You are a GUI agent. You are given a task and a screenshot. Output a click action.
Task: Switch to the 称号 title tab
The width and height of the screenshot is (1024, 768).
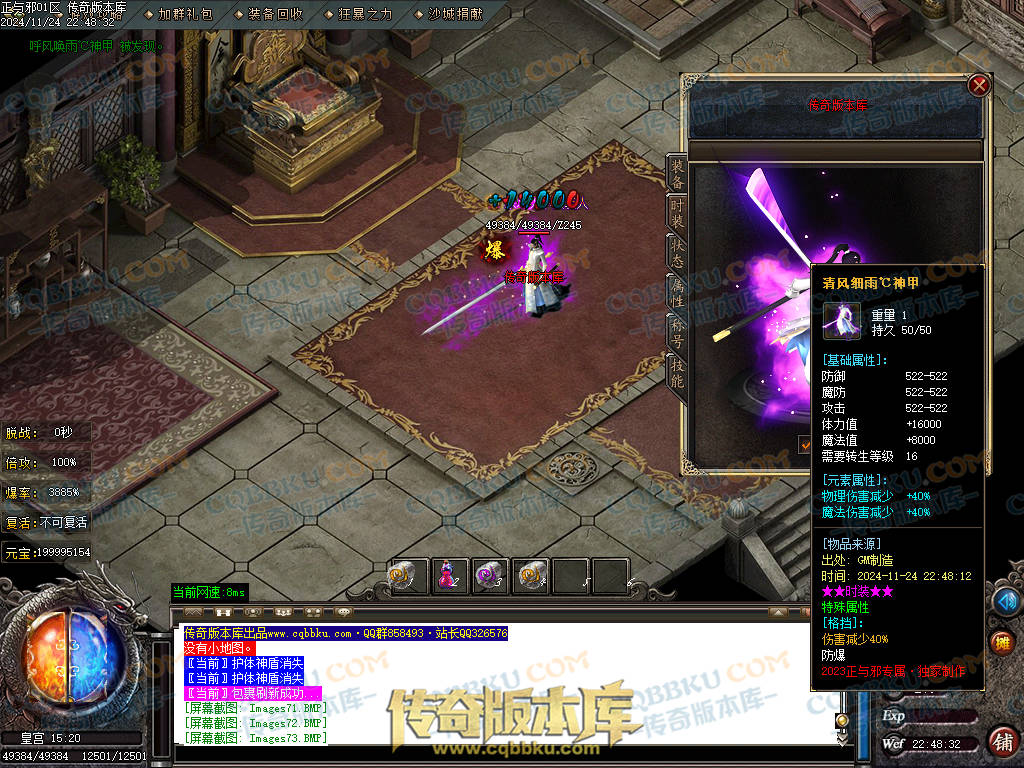pos(677,330)
